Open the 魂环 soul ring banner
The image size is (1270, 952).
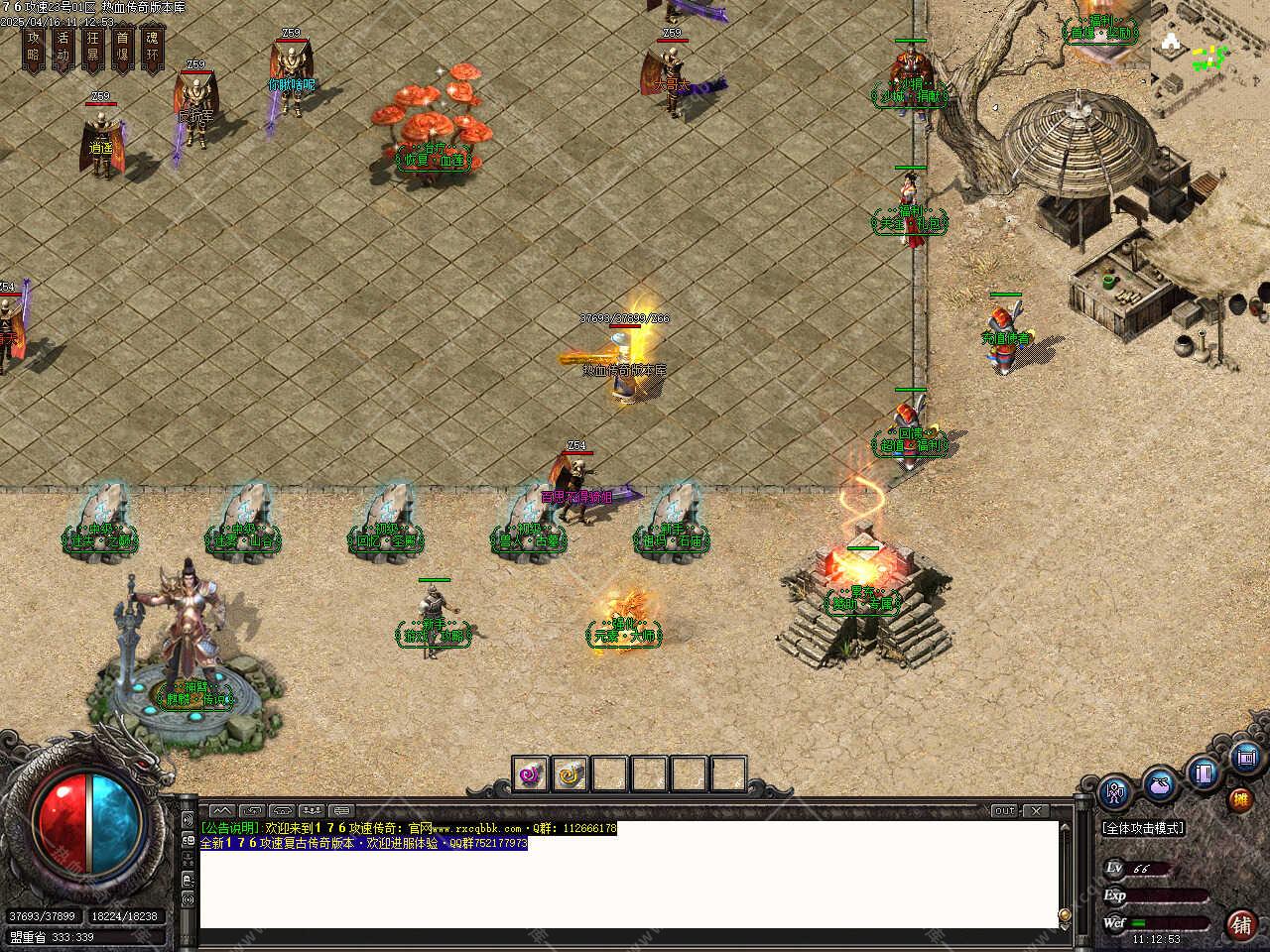click(153, 49)
